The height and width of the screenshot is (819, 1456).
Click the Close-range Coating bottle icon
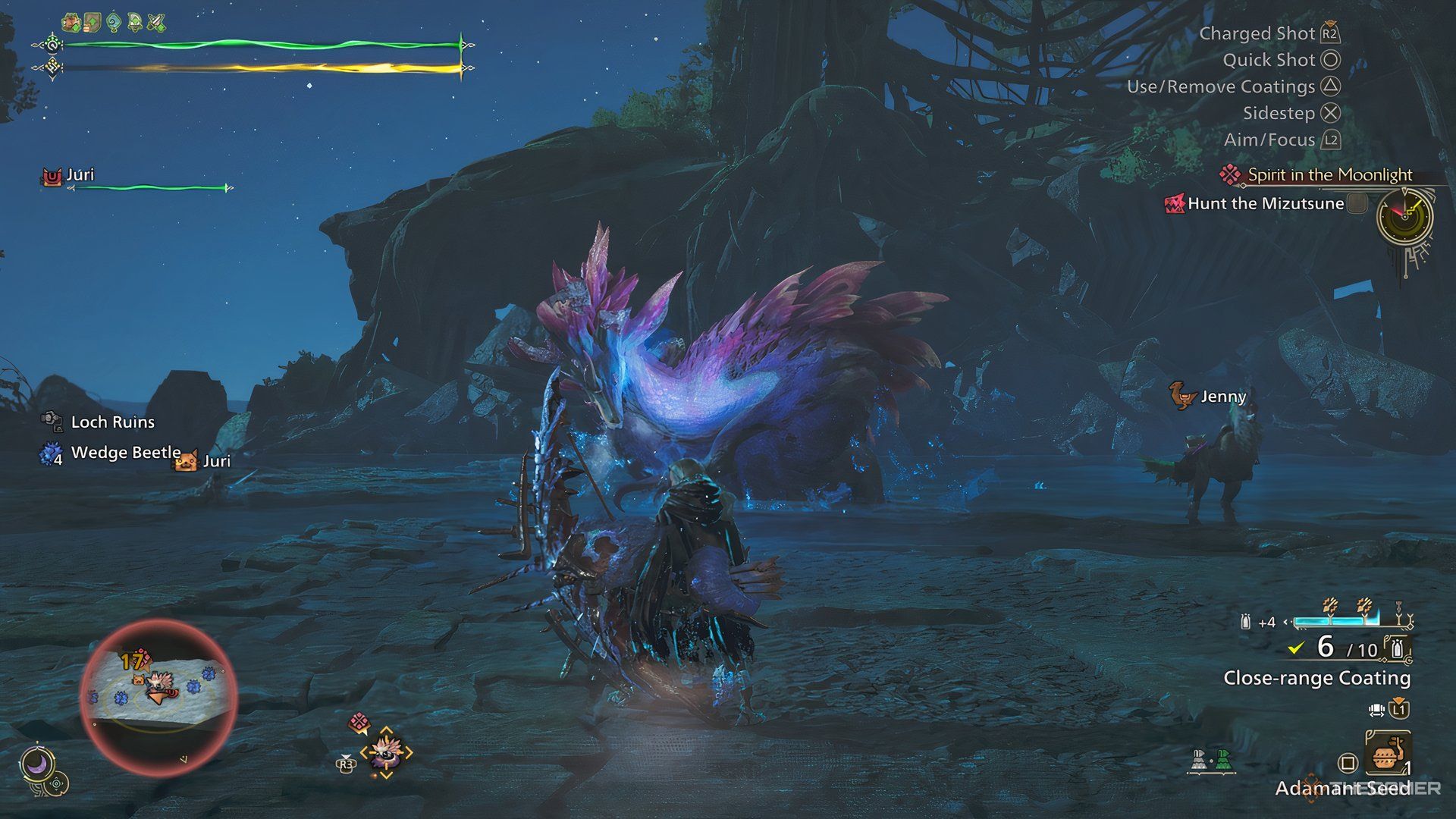point(1398,648)
